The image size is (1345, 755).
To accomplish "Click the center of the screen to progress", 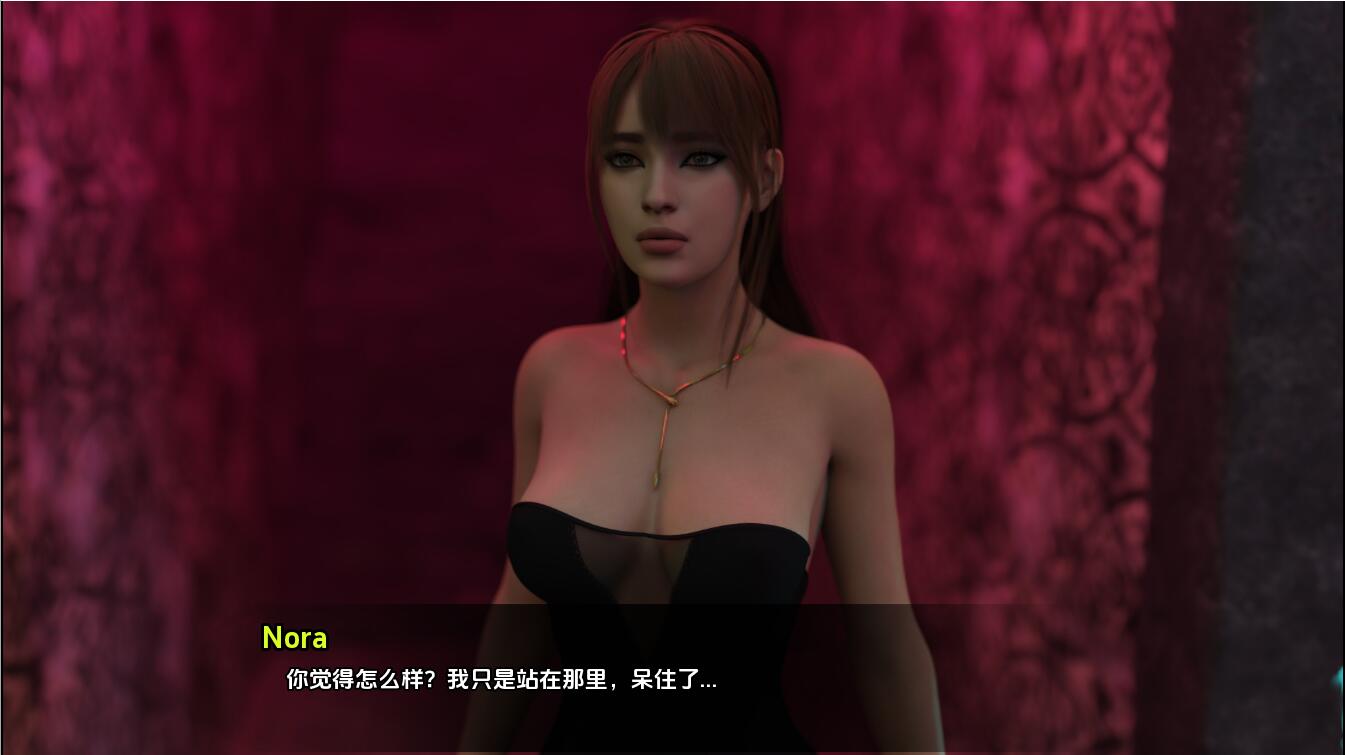I will click(x=672, y=377).
